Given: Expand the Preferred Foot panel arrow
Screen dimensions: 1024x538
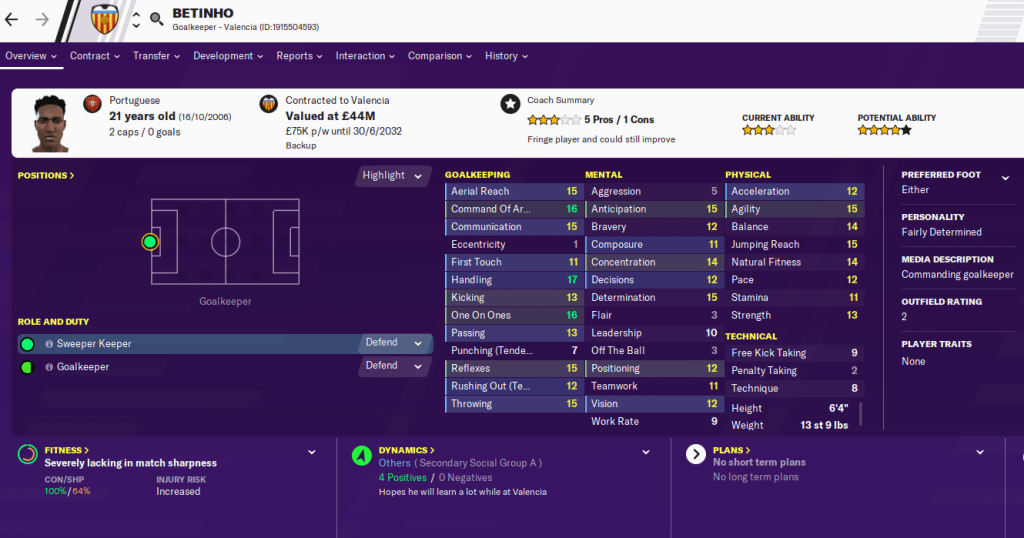Looking at the screenshot, I should point(1005,178).
